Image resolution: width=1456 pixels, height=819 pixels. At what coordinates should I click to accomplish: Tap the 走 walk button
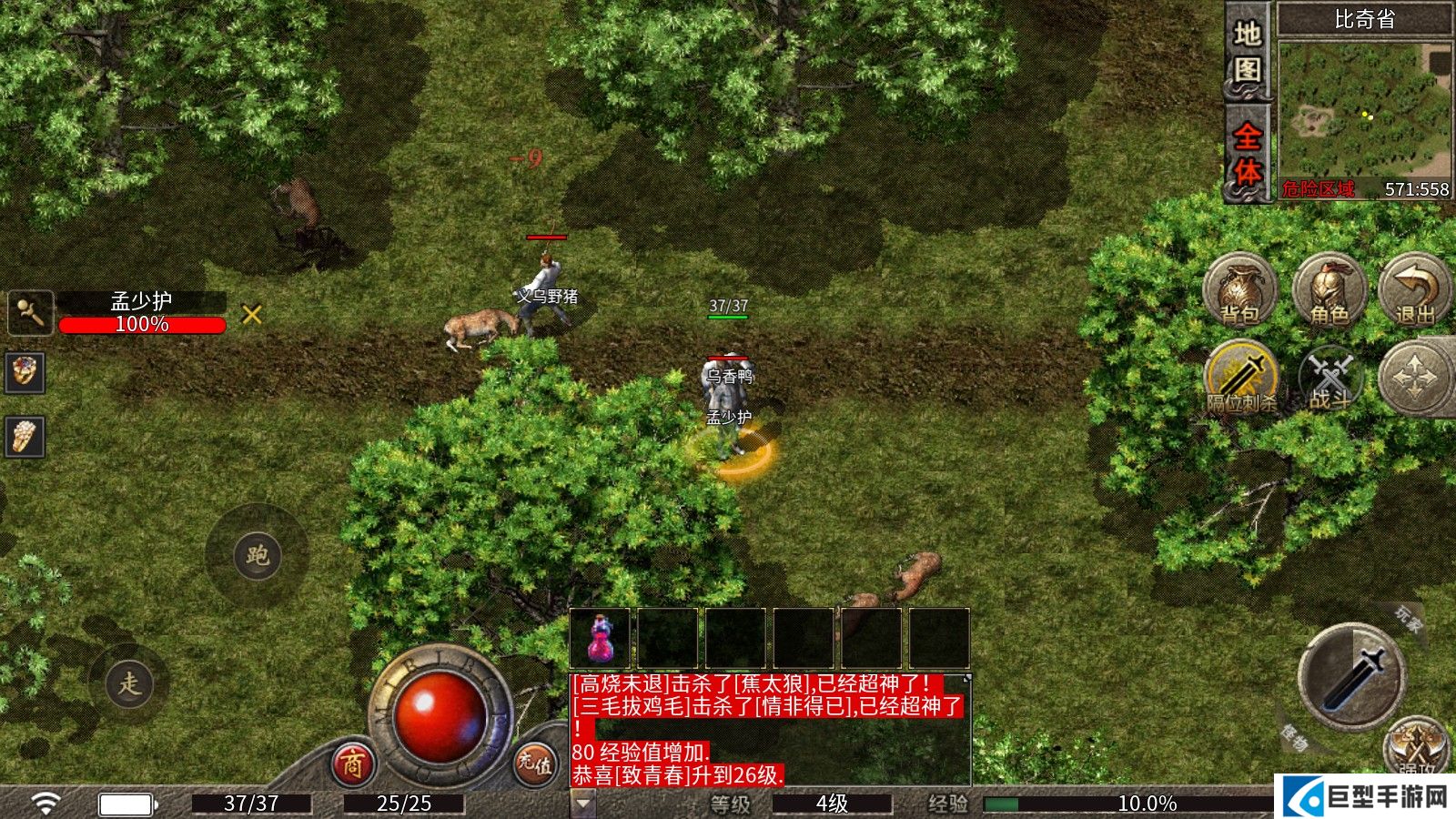pyautogui.click(x=129, y=682)
